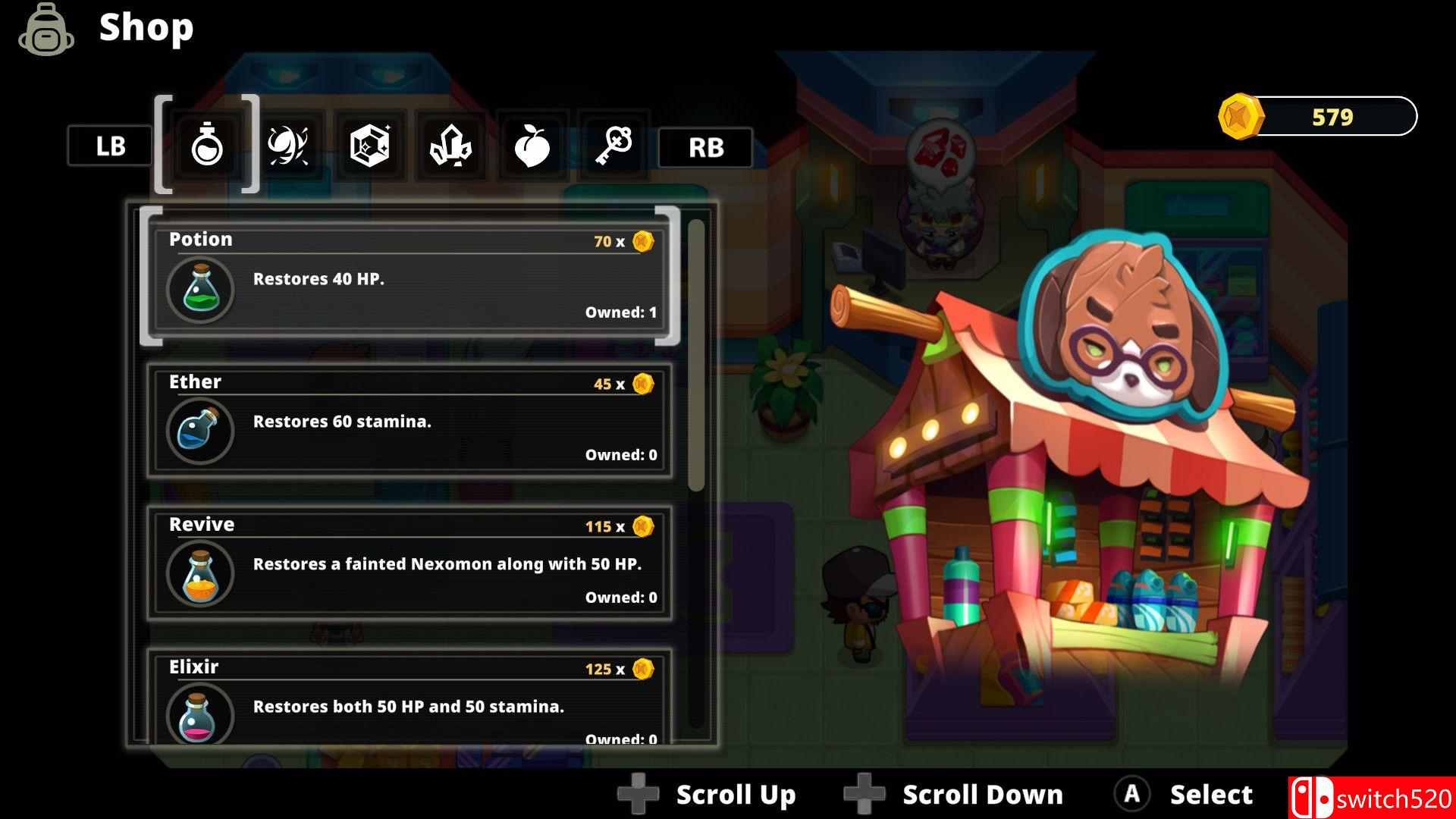Select the gem shop category icon
The width and height of the screenshot is (1456, 819).
(x=370, y=146)
